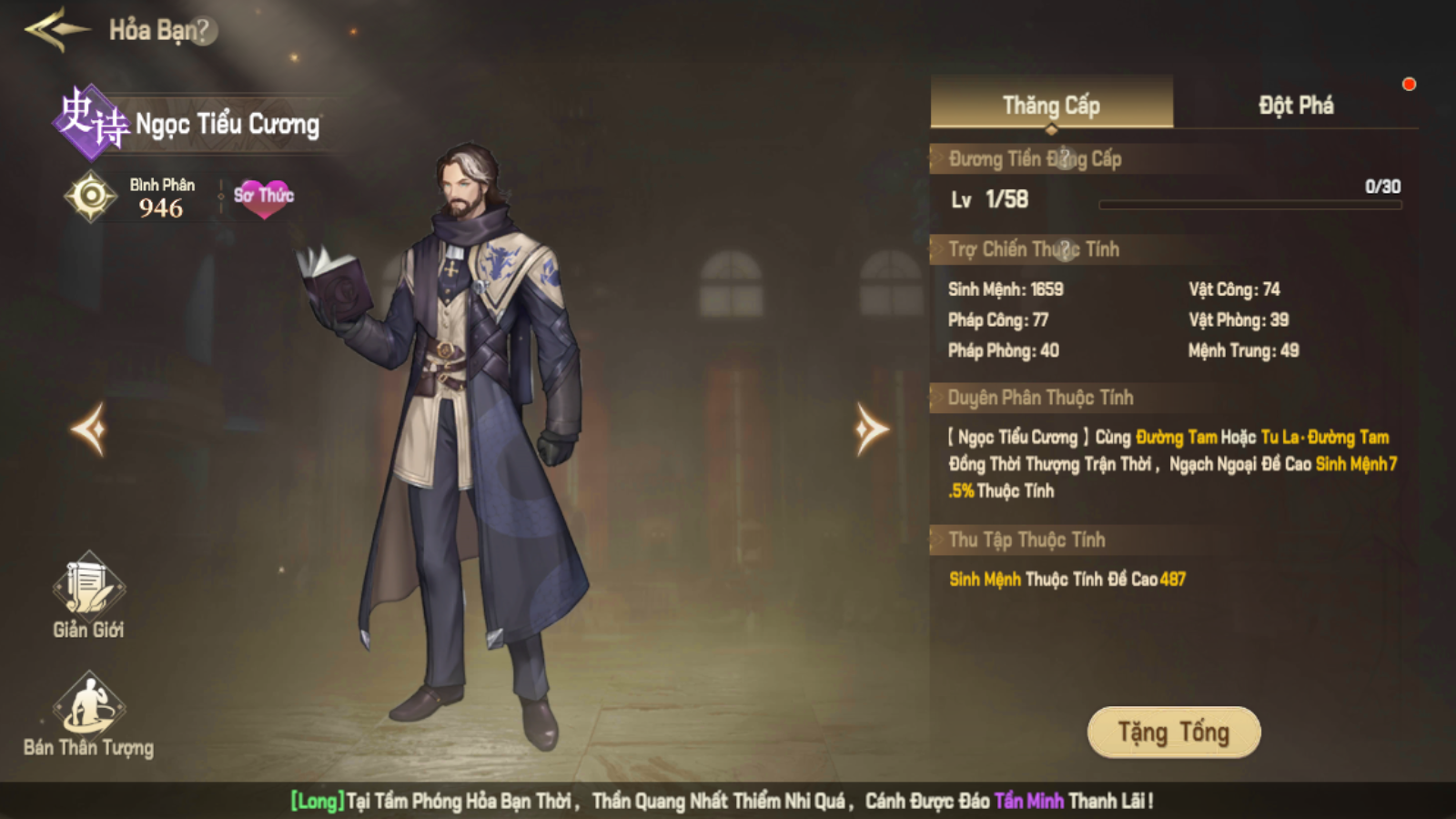Open the Giản Giới scroll icon

(x=88, y=585)
